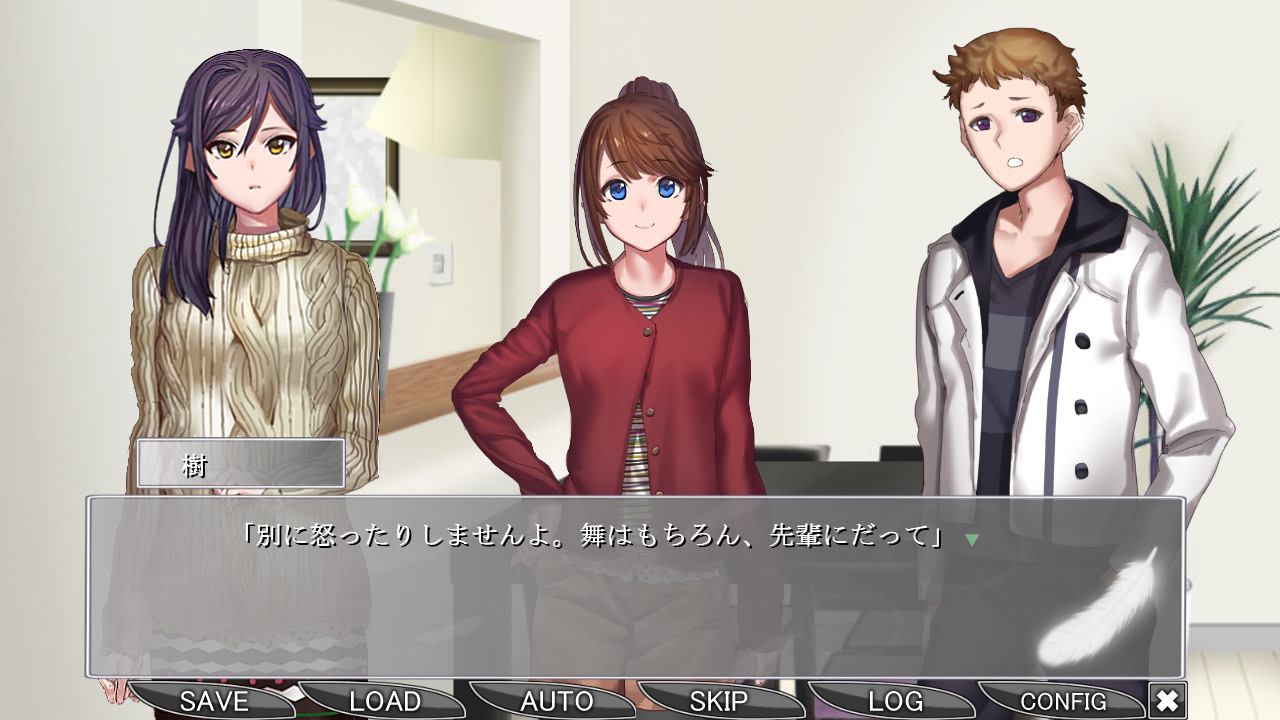The height and width of the screenshot is (720, 1280).
Task: Click the SKIP button on the bottom bar
Action: click(x=718, y=701)
